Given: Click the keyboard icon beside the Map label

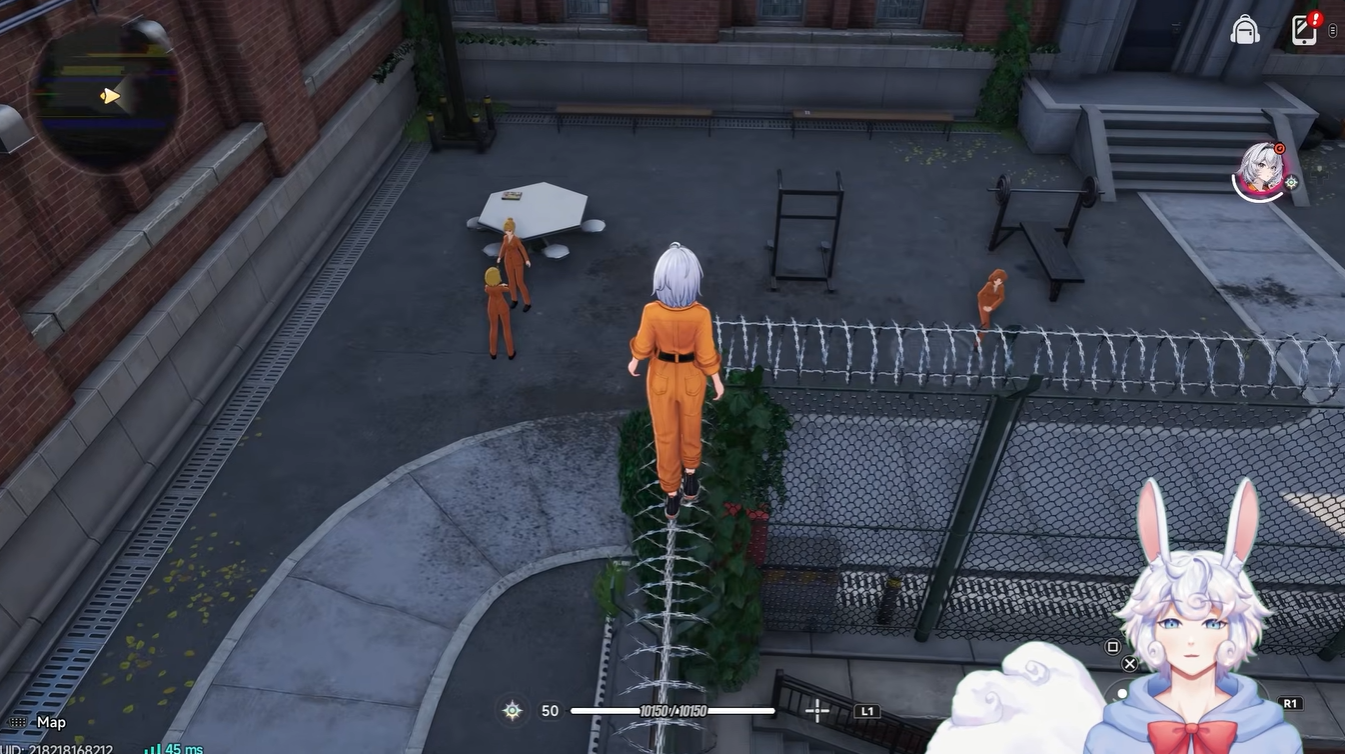Looking at the screenshot, I should tap(17, 722).
